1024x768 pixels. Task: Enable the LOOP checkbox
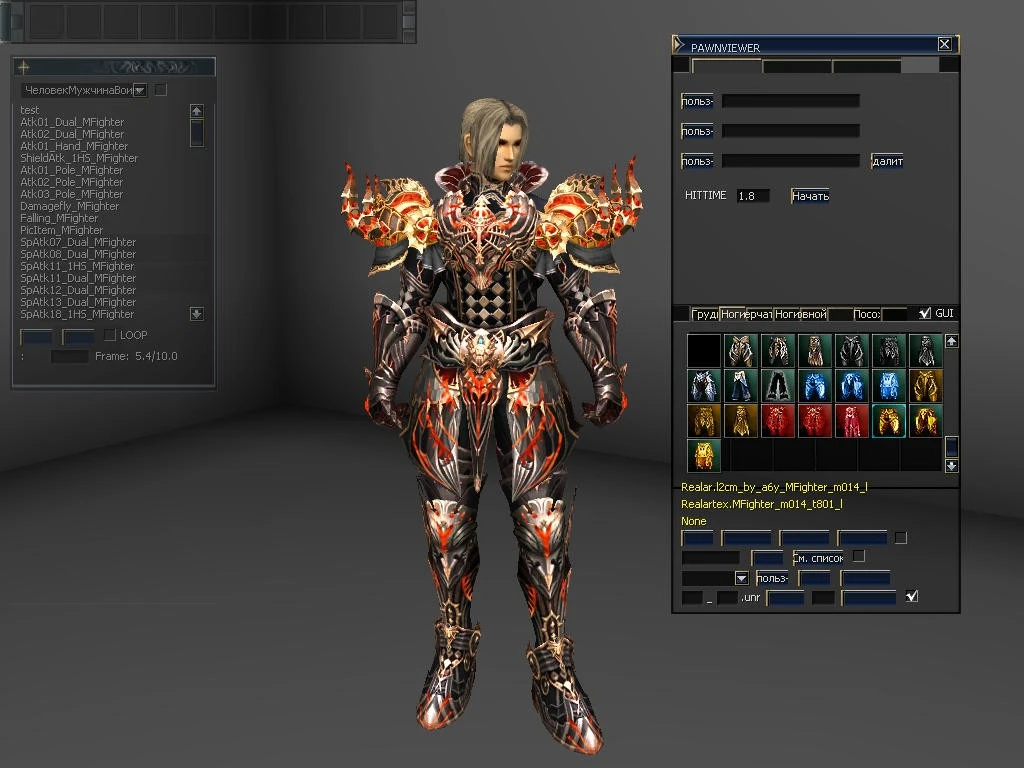click(x=110, y=335)
